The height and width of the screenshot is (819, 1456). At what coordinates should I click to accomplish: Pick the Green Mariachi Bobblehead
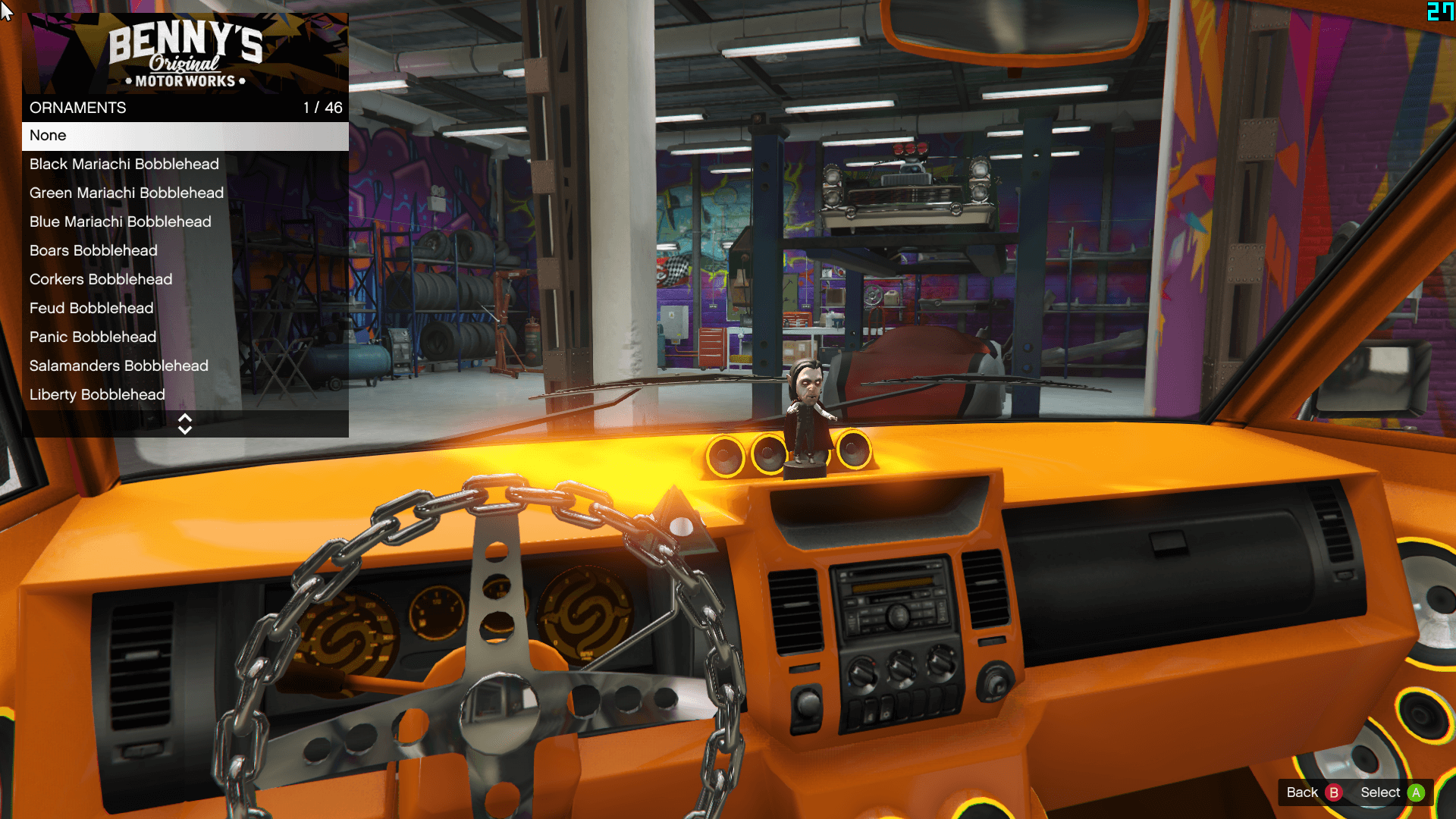click(185, 193)
